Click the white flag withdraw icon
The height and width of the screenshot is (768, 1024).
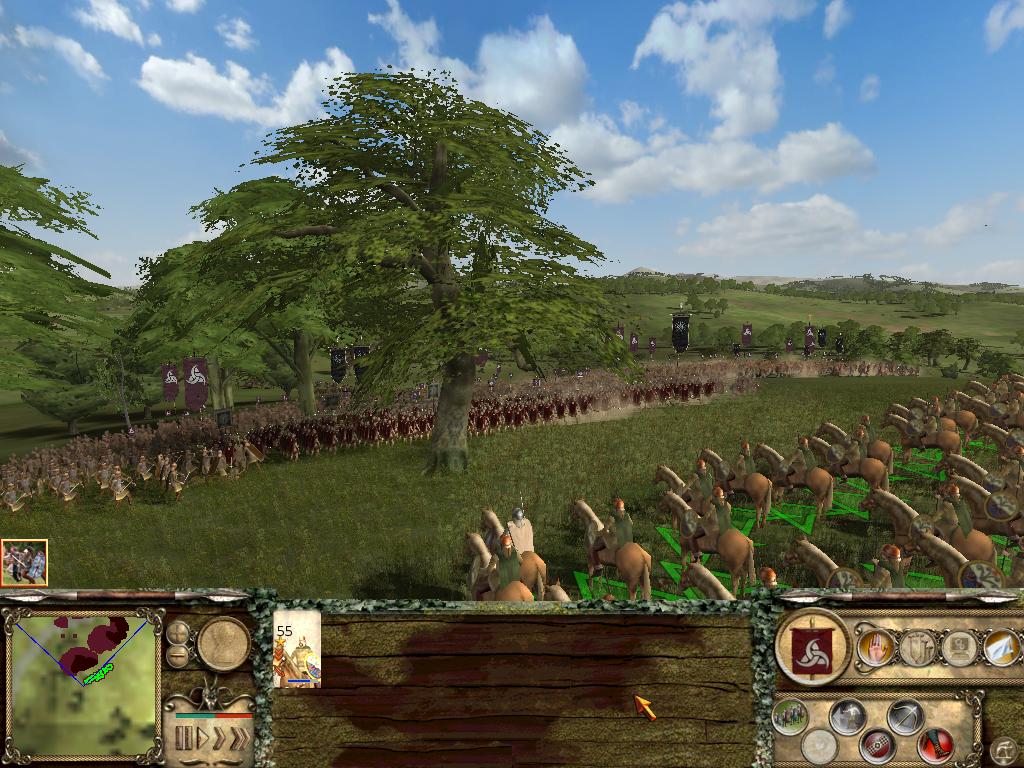(x=1001, y=648)
